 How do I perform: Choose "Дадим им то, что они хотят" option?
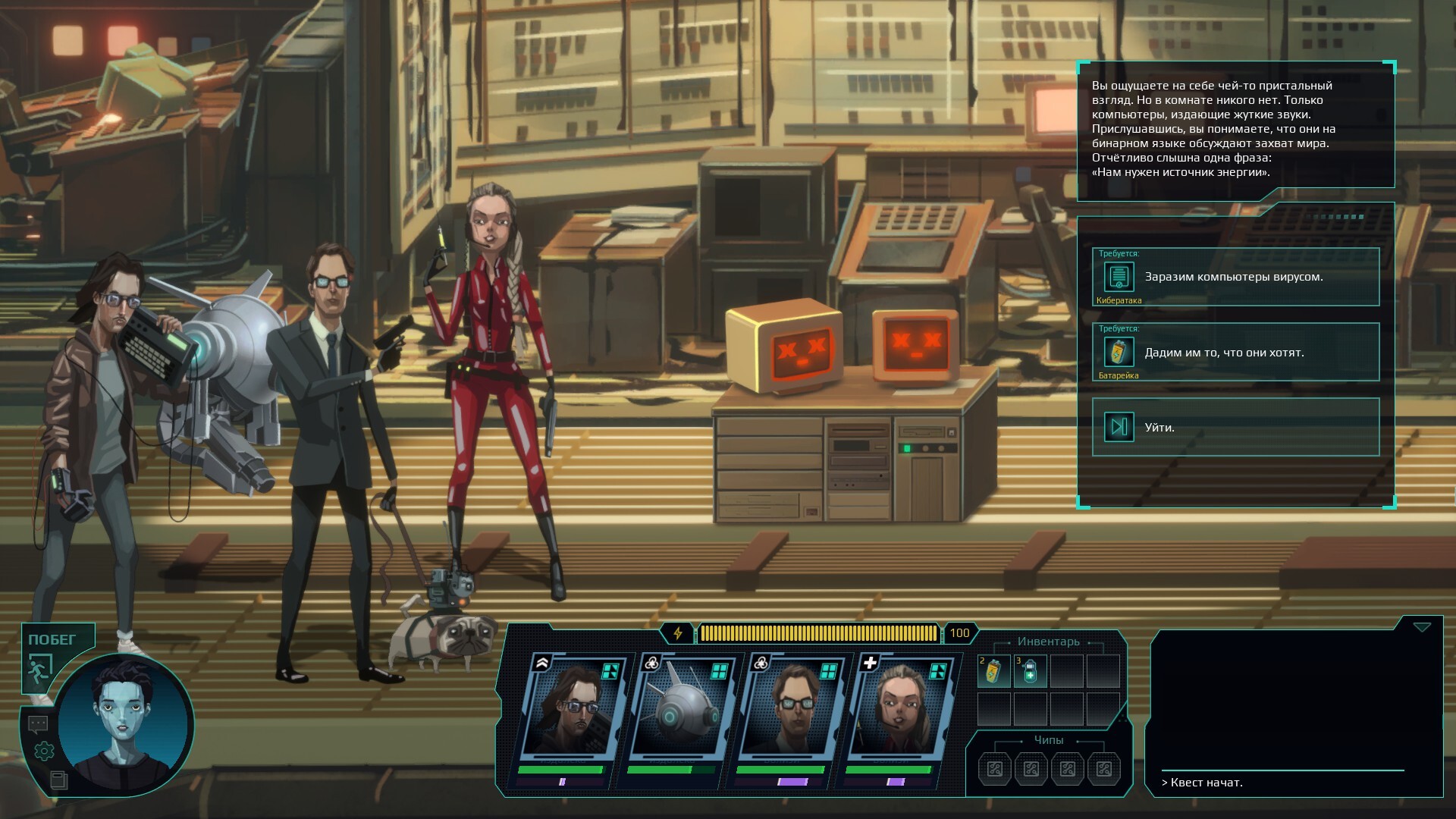(x=1235, y=352)
